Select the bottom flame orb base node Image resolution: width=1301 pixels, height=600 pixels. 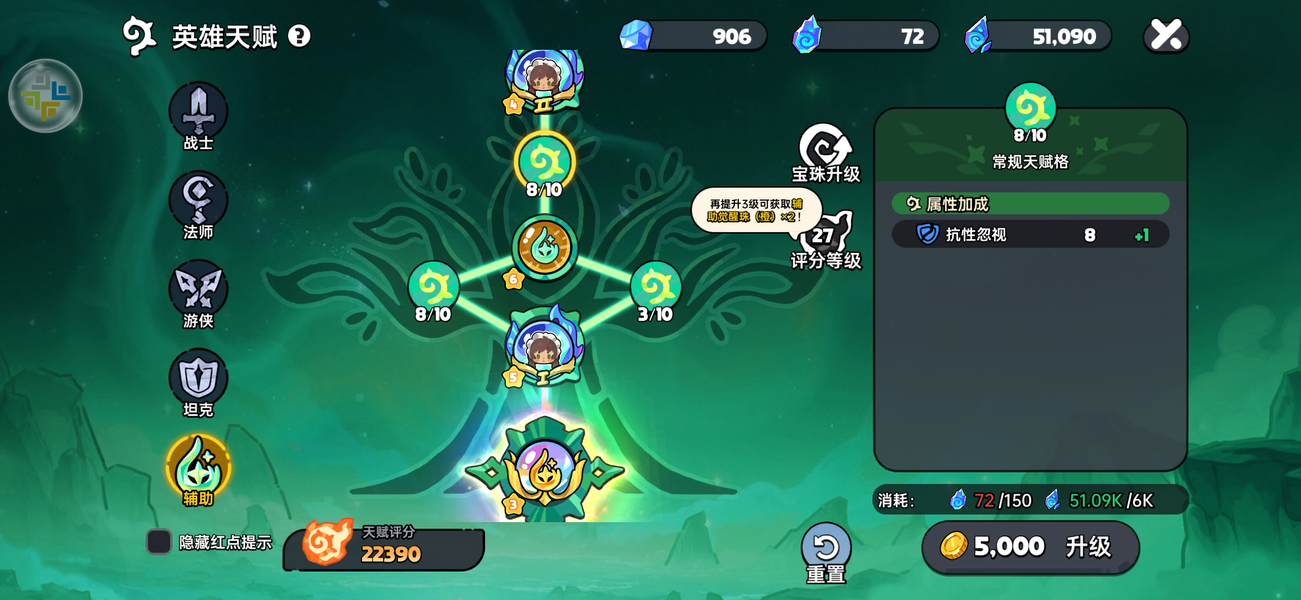(x=545, y=470)
